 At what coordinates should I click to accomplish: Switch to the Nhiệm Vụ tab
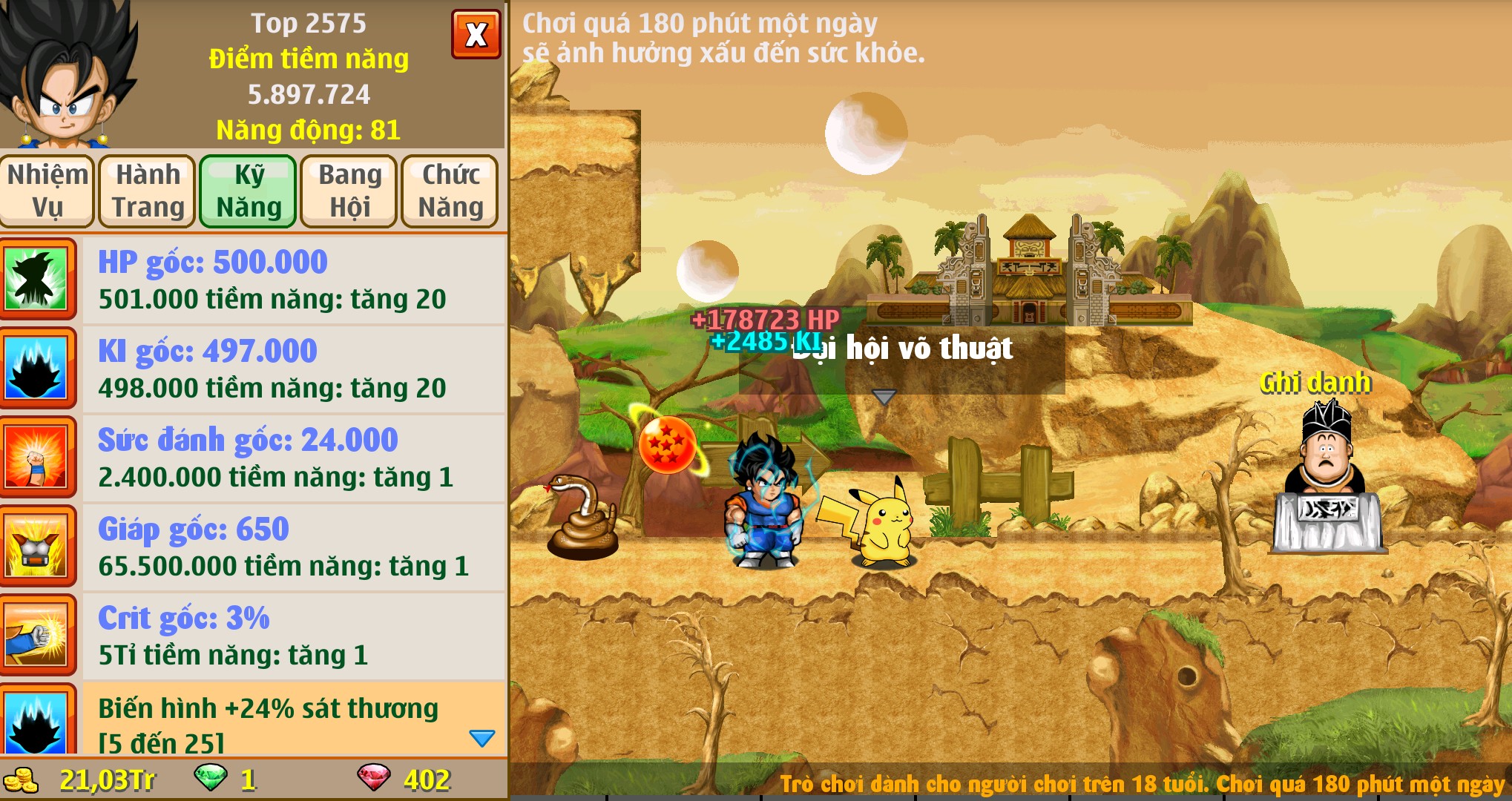click(47, 191)
